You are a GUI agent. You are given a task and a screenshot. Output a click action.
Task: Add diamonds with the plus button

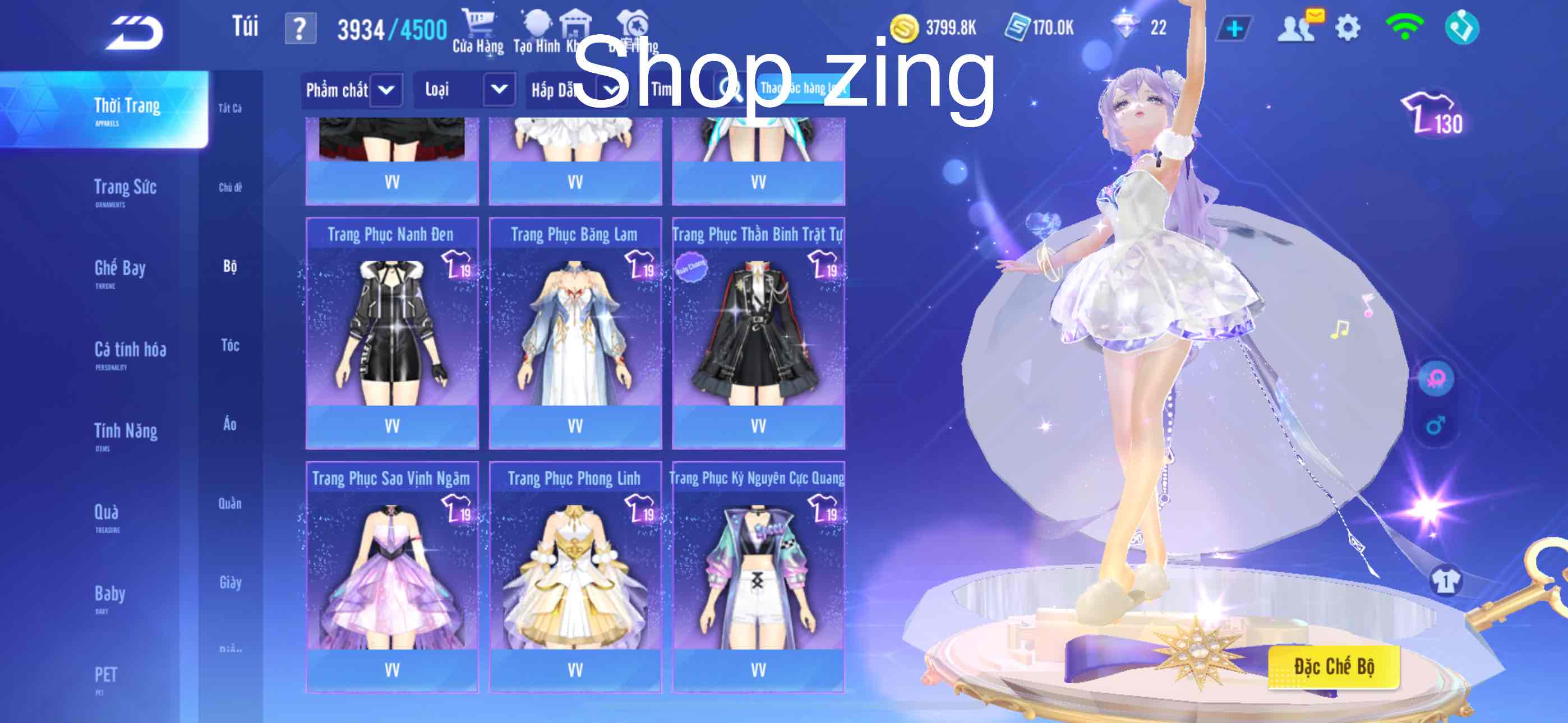pos(1234,29)
